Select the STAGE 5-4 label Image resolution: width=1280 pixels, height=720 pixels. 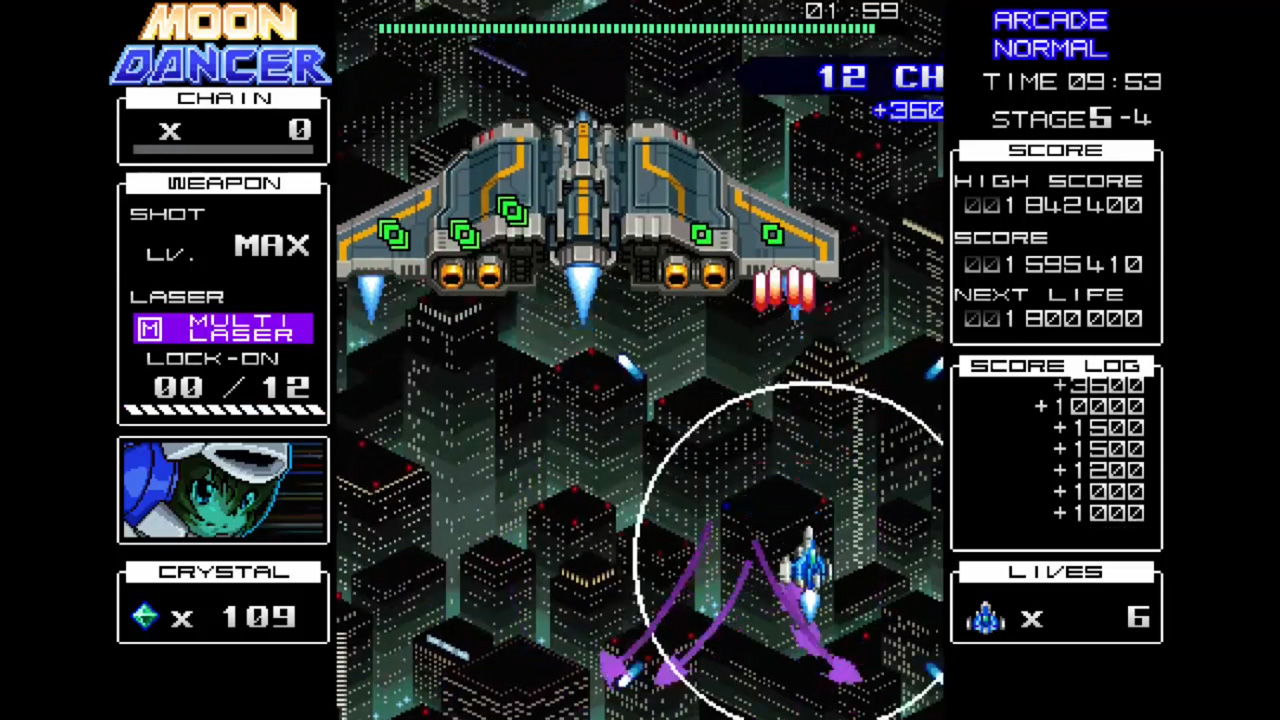click(1069, 118)
